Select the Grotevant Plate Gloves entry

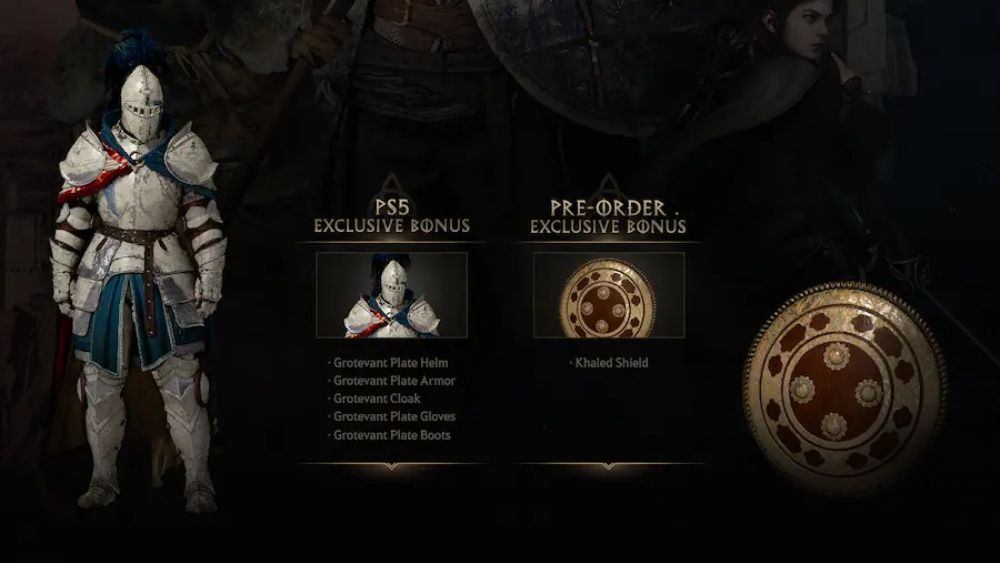point(394,417)
